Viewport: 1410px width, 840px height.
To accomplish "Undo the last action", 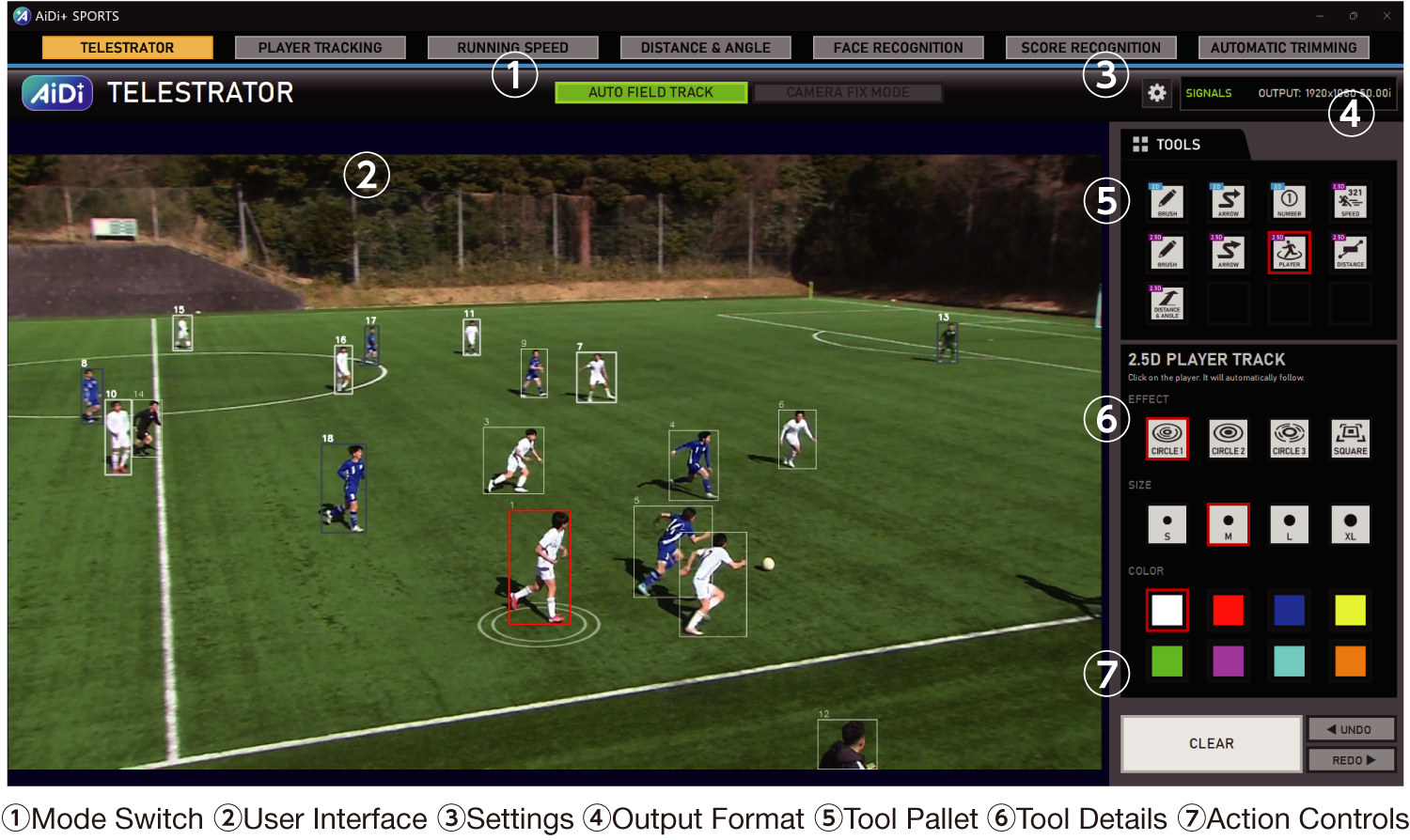I will click(x=1350, y=729).
